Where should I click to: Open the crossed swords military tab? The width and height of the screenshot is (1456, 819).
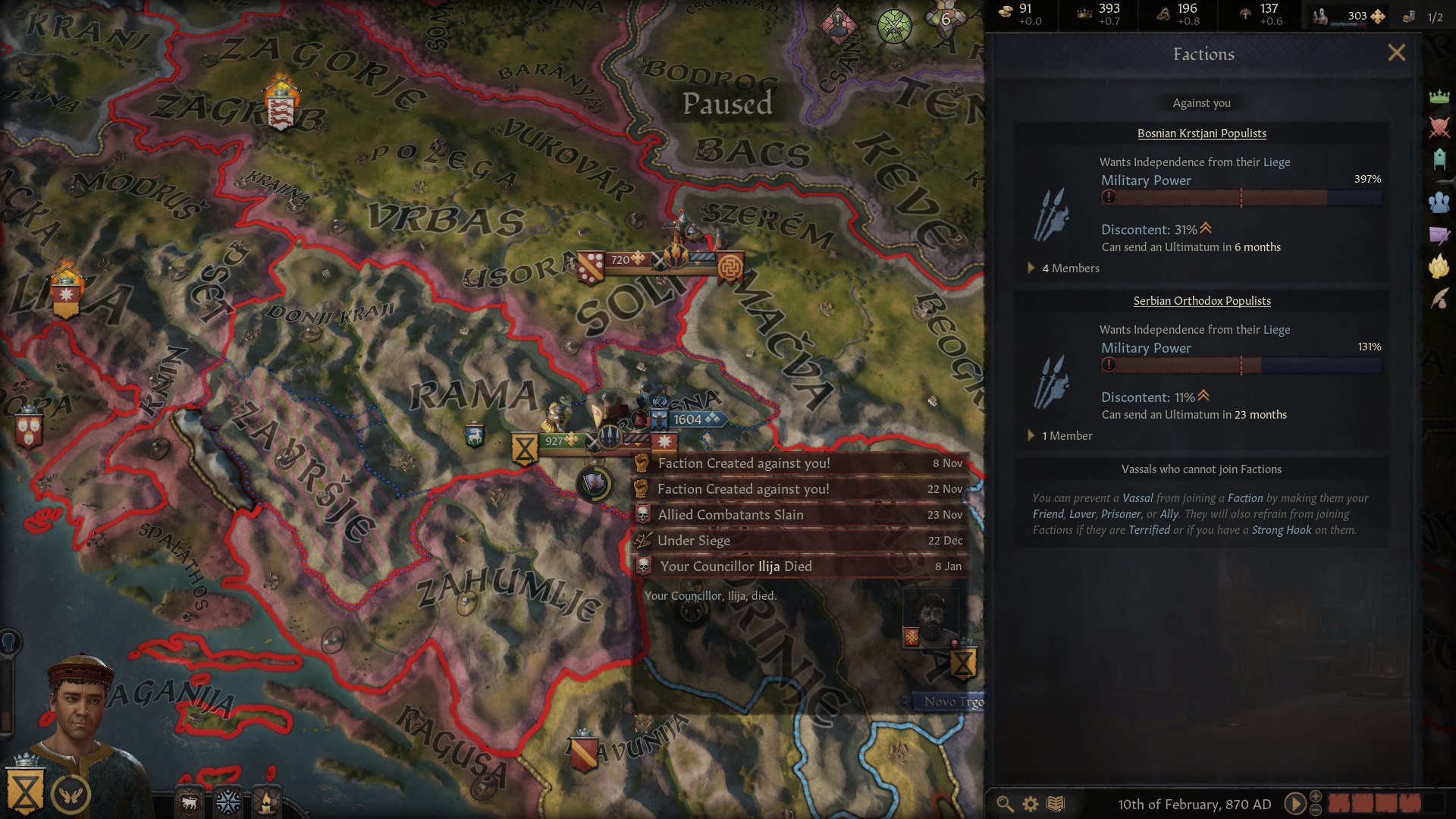1439,127
